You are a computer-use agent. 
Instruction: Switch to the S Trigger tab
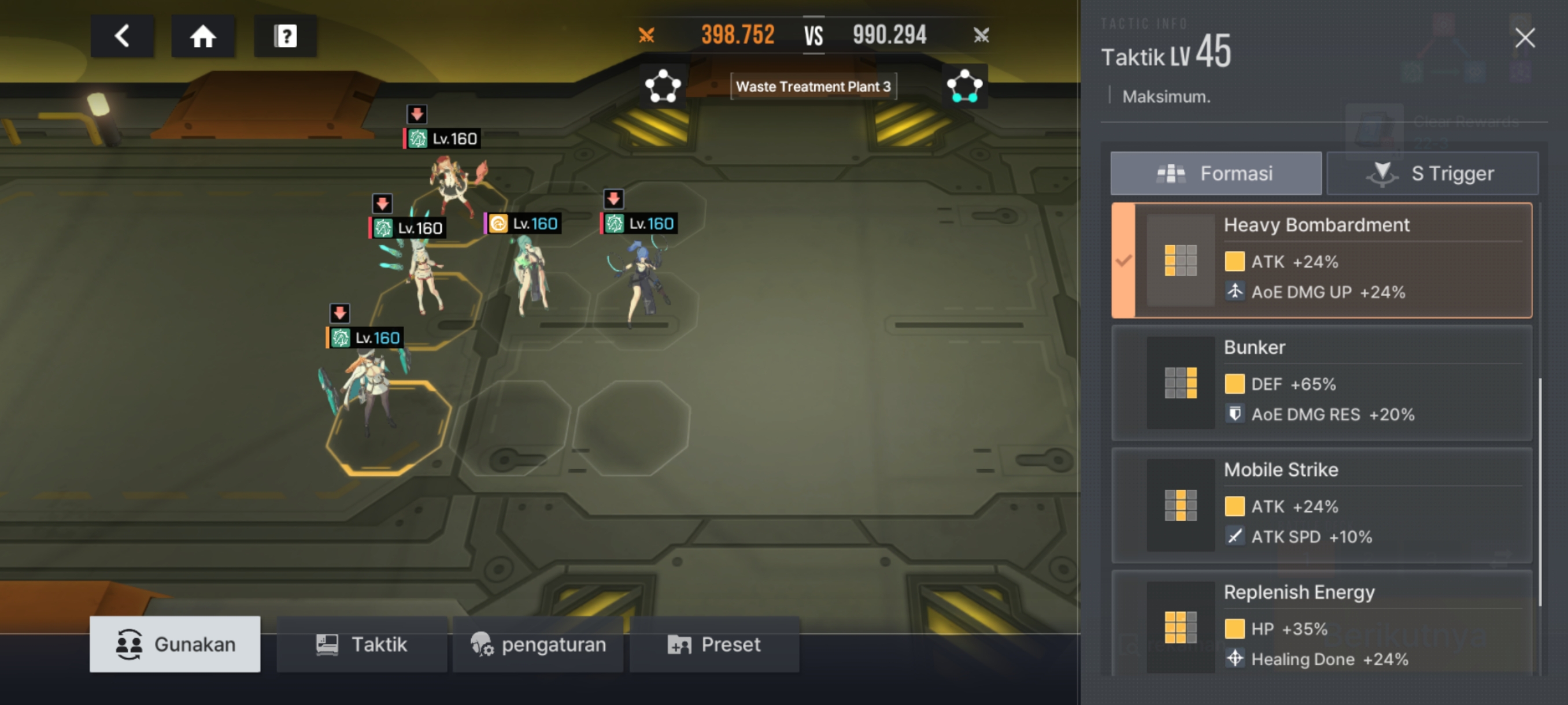[1432, 173]
